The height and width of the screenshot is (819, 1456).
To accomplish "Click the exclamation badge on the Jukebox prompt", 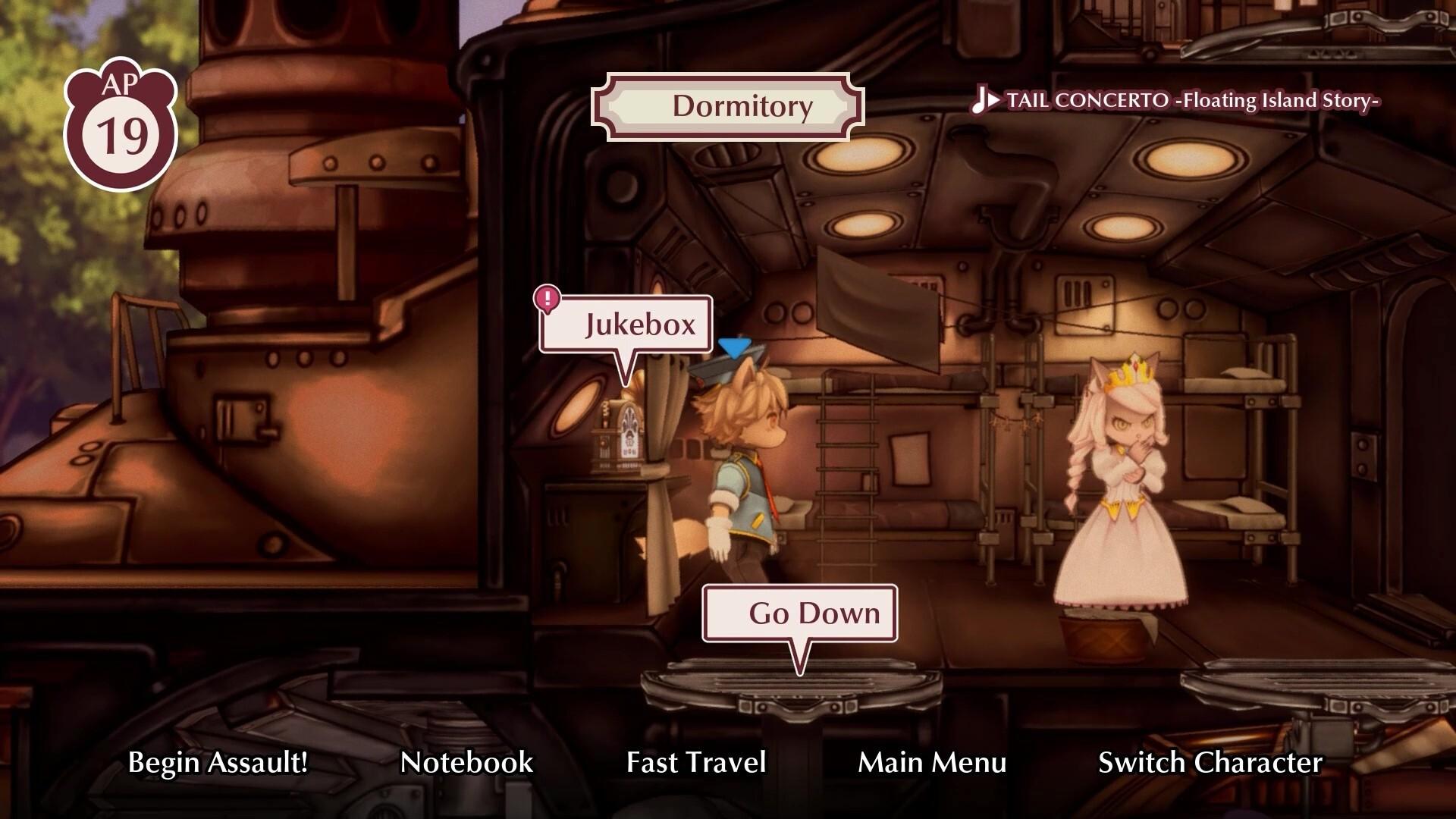I will click(x=546, y=299).
